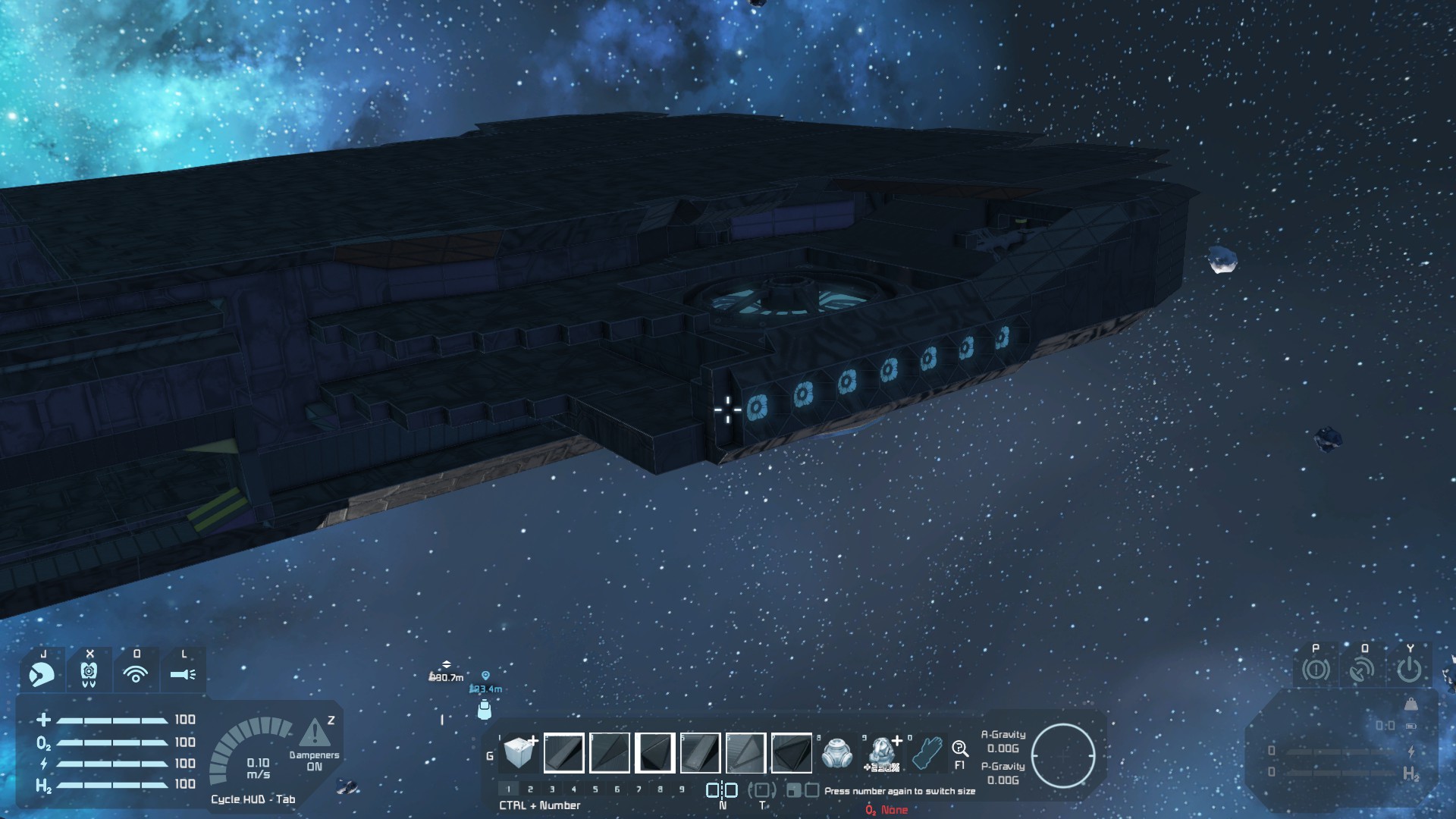Toggle the block symmetry mode icon
Viewport: 1456px width, 819px height.
722,791
